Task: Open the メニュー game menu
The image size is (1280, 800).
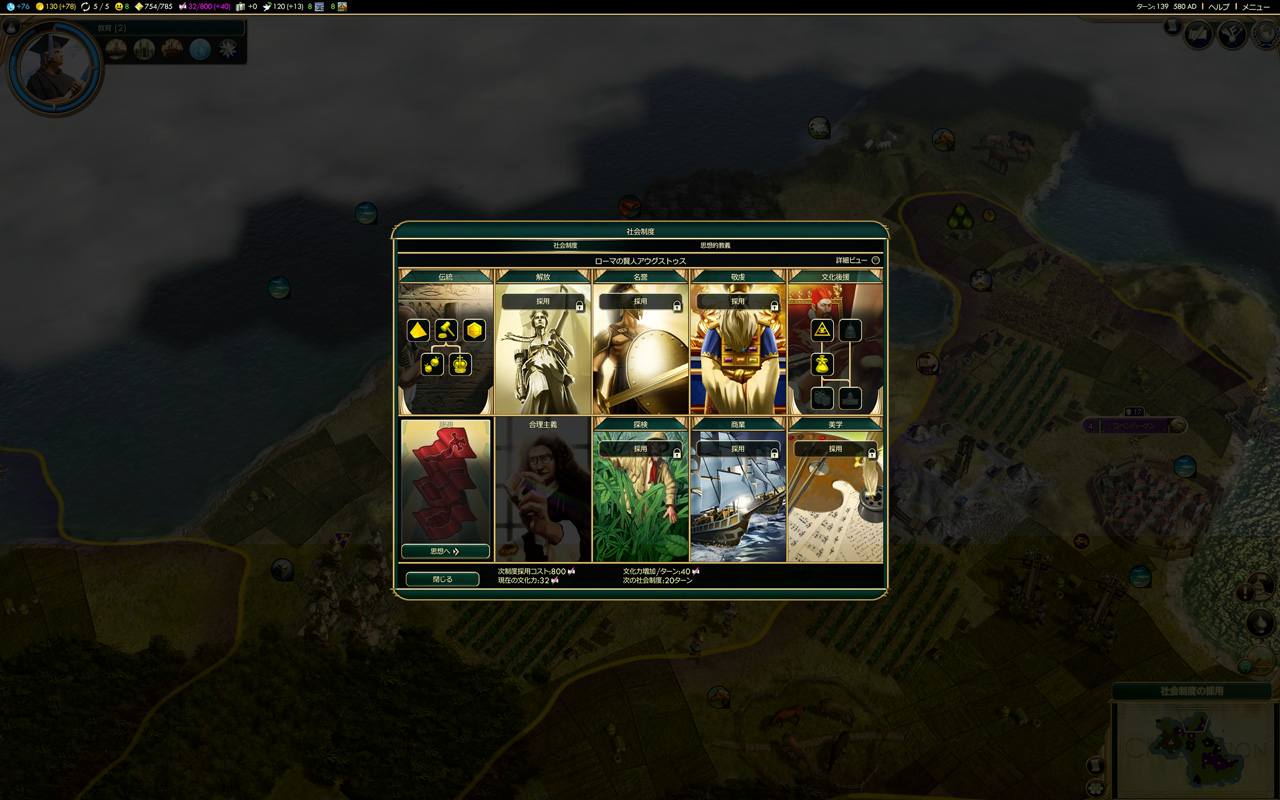Action: (1256, 7)
